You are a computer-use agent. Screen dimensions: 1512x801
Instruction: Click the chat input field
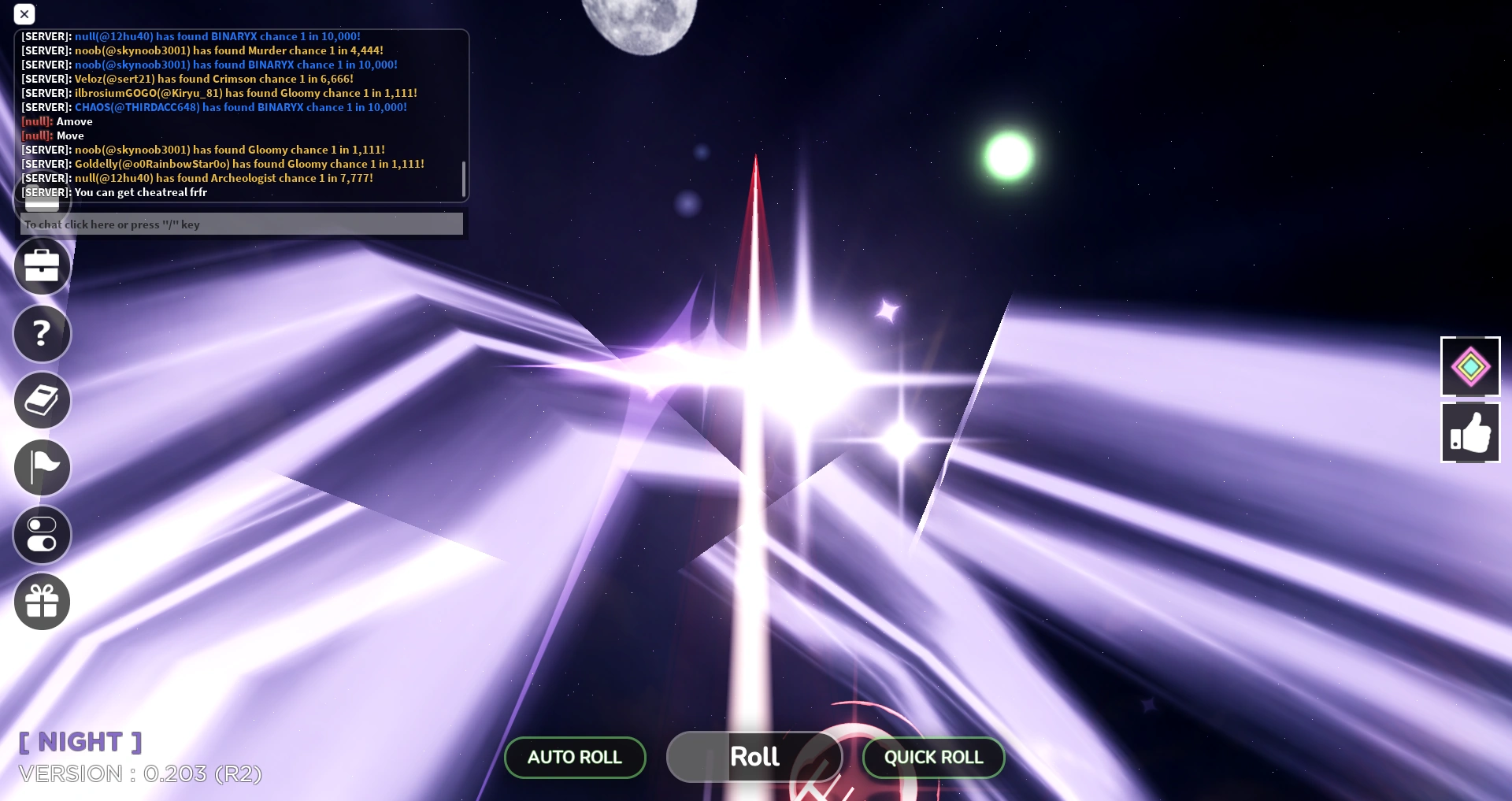coord(241,224)
